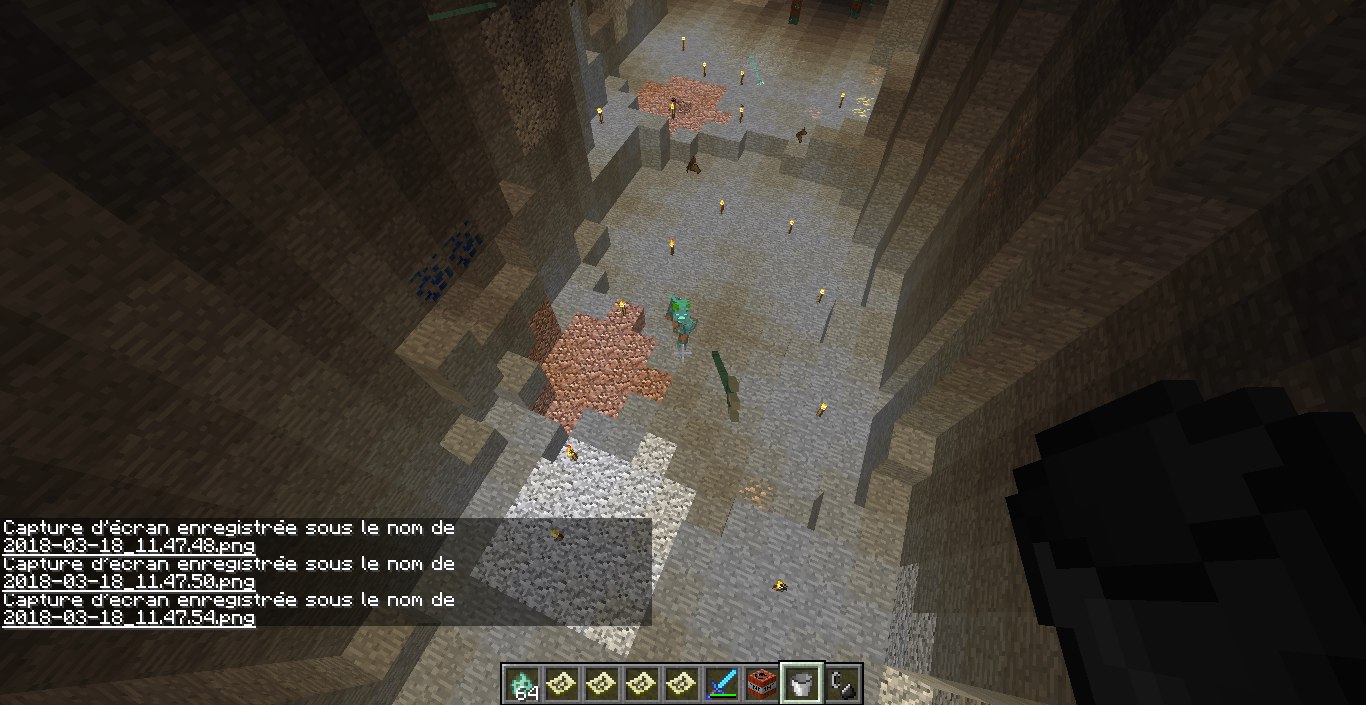Select the diamond sword hotbar slot
This screenshot has height=705, width=1366.
pos(722,683)
